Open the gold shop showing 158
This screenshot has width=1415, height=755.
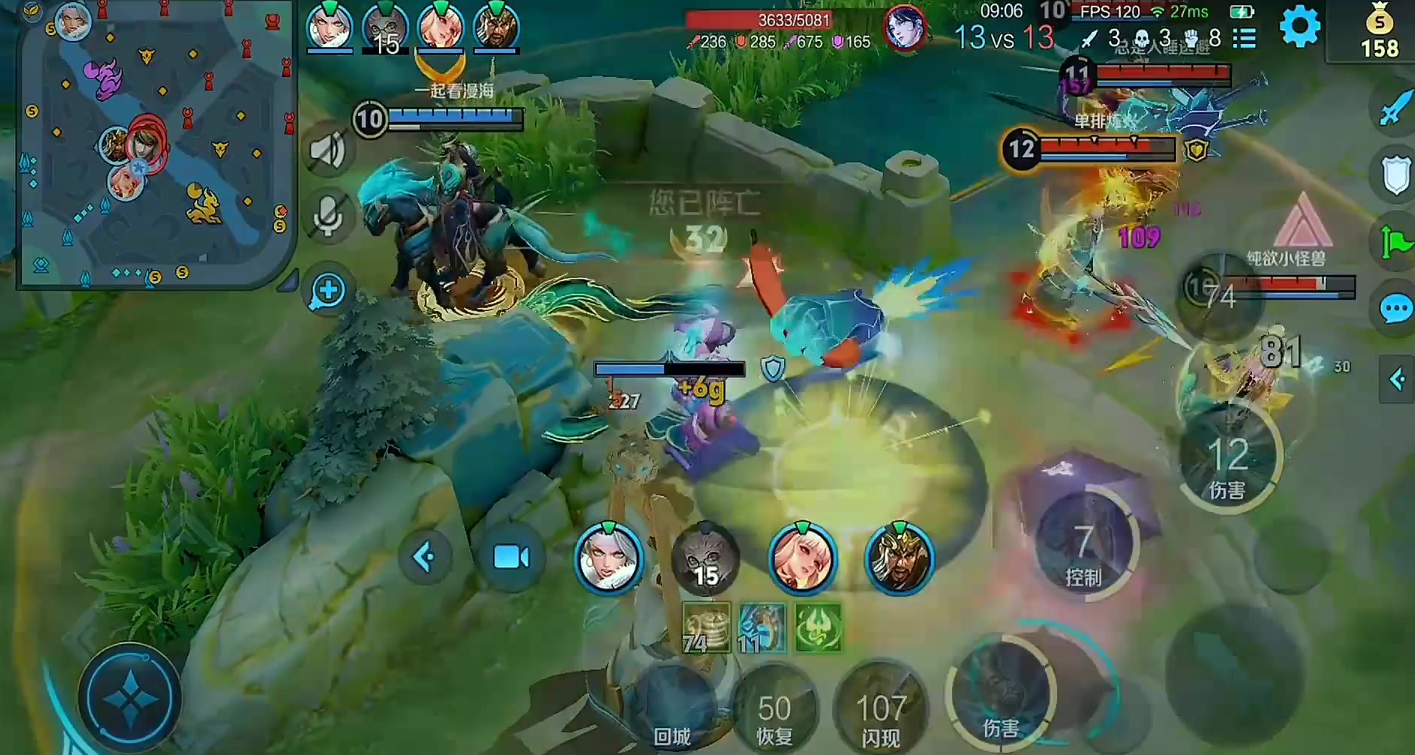click(1379, 32)
